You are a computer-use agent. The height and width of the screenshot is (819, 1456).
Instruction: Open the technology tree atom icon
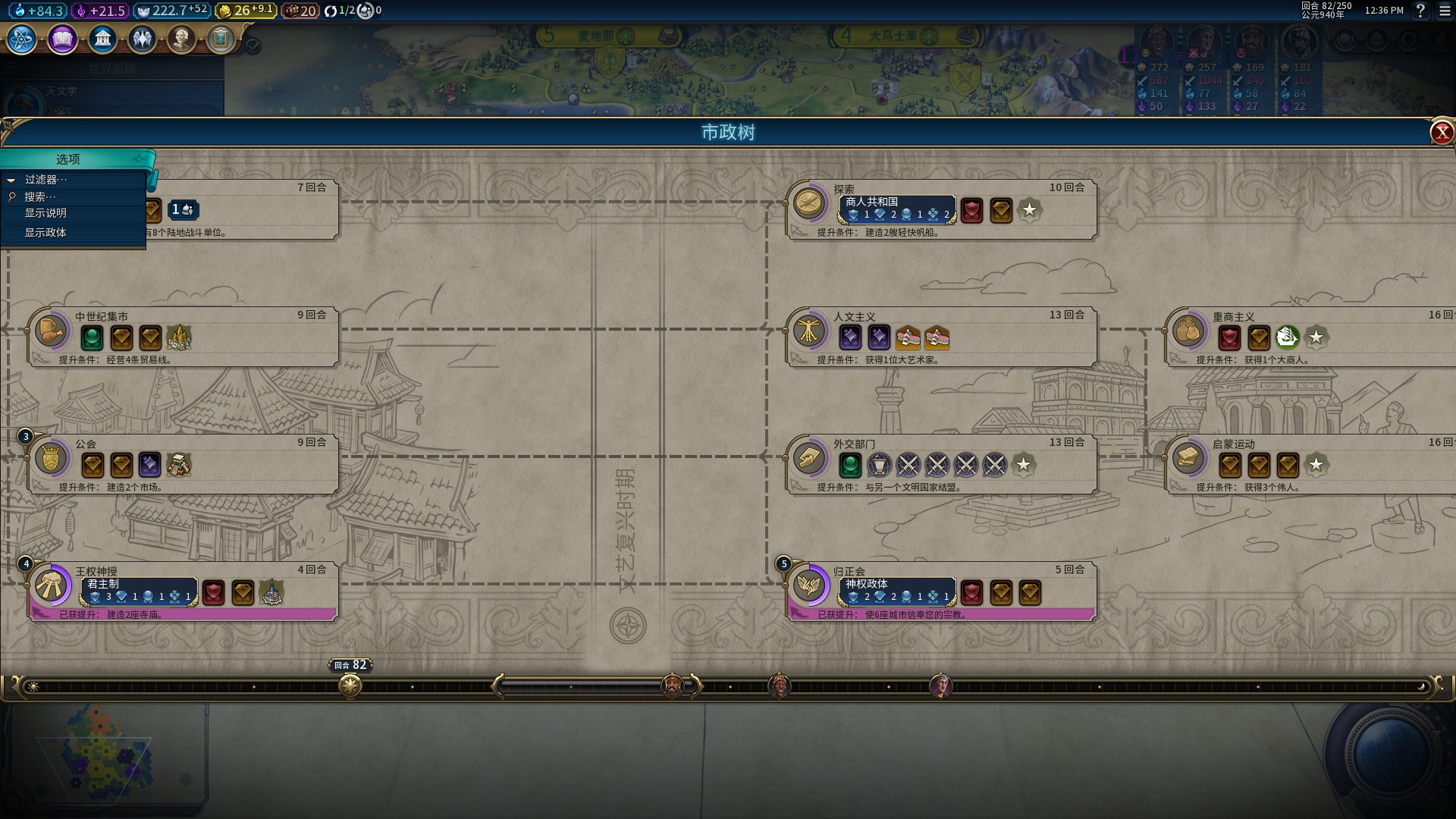tap(22, 39)
